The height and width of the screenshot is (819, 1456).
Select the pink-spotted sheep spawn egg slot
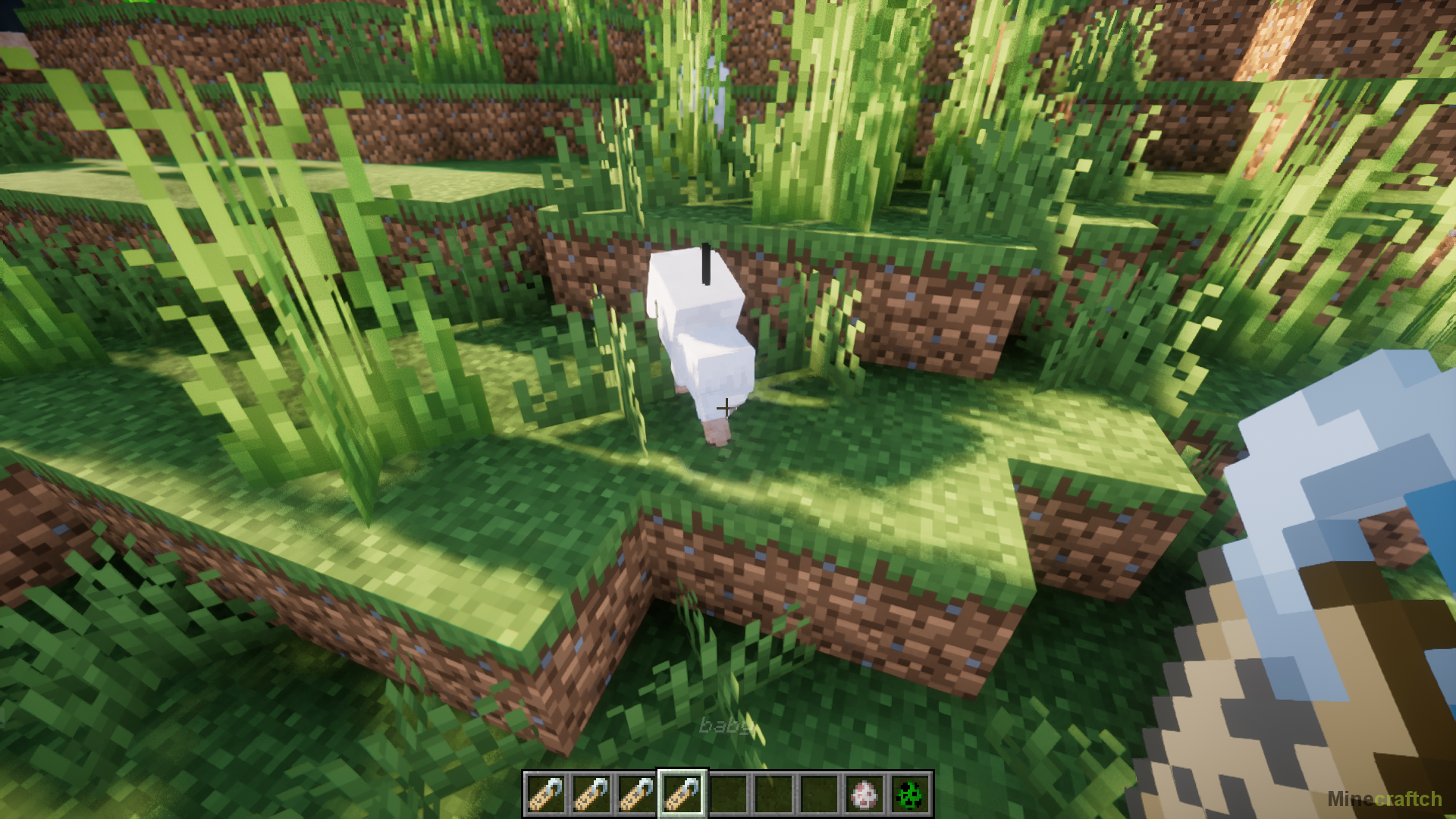[x=864, y=794]
